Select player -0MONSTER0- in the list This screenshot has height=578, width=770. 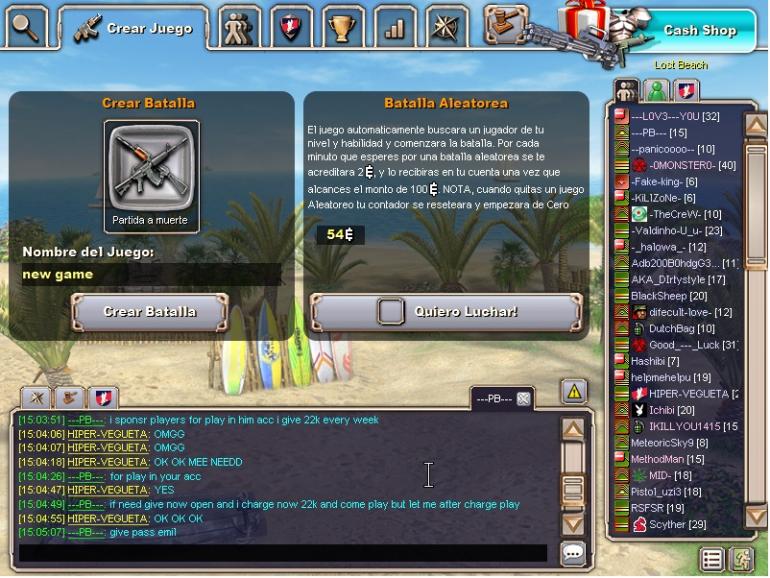(692, 165)
